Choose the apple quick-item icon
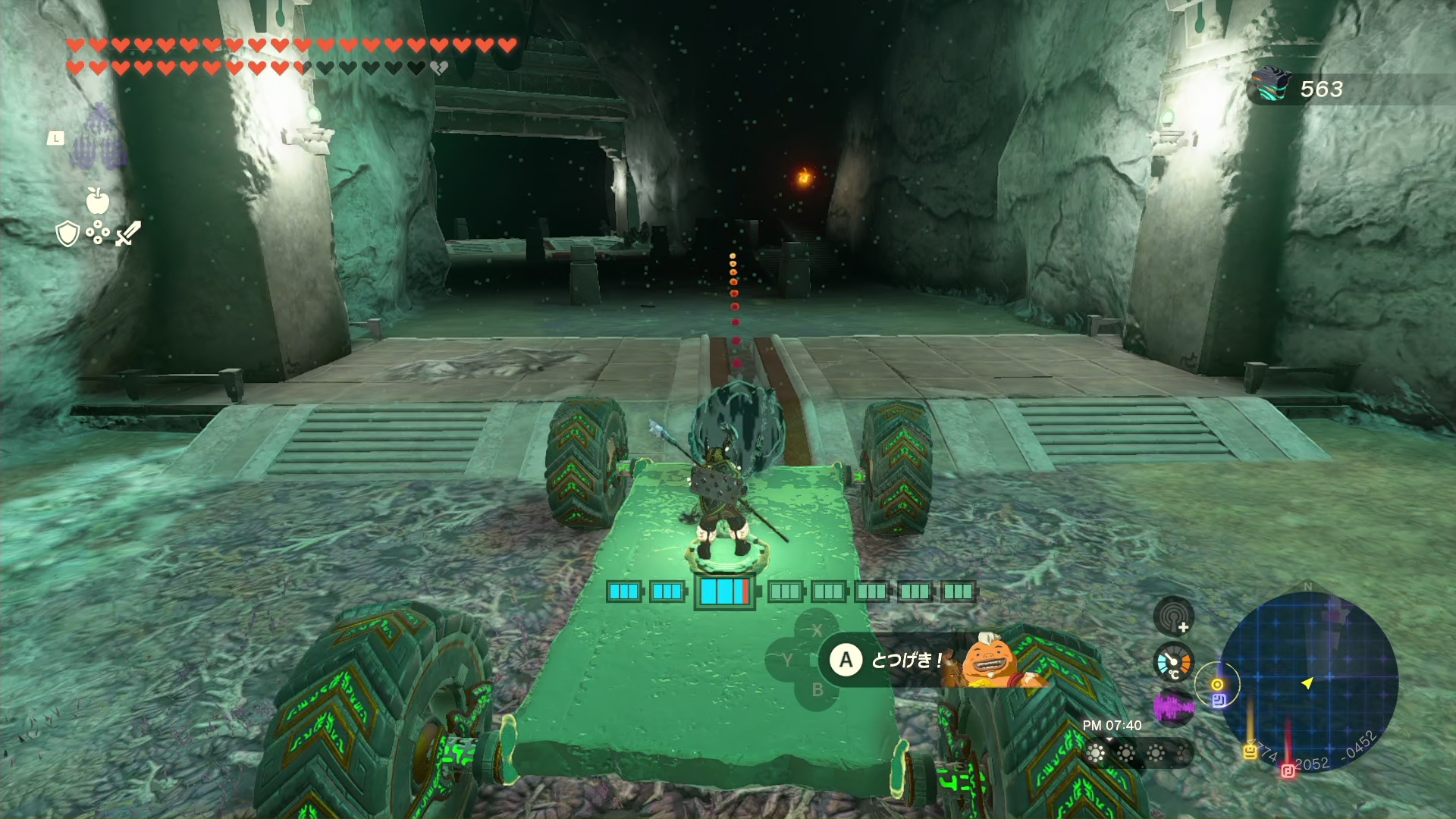 point(98,201)
